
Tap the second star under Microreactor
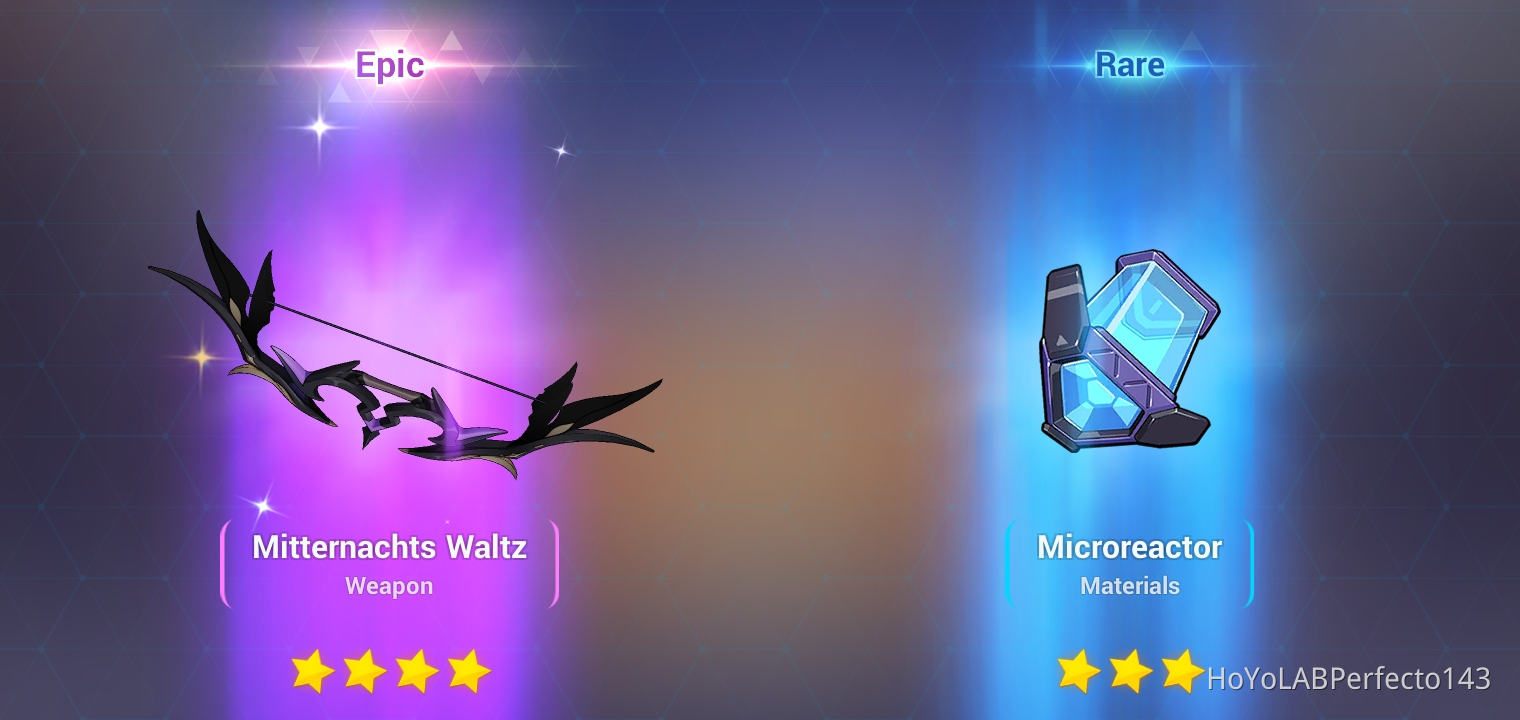click(1130, 671)
